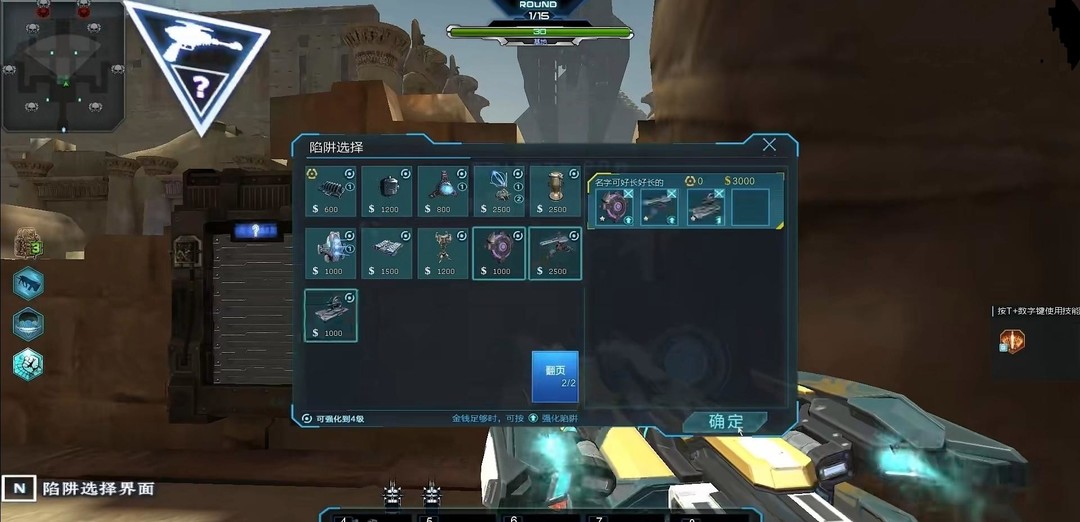Select the $600 spike coil trap
1080x522 pixels.
[x=331, y=192]
